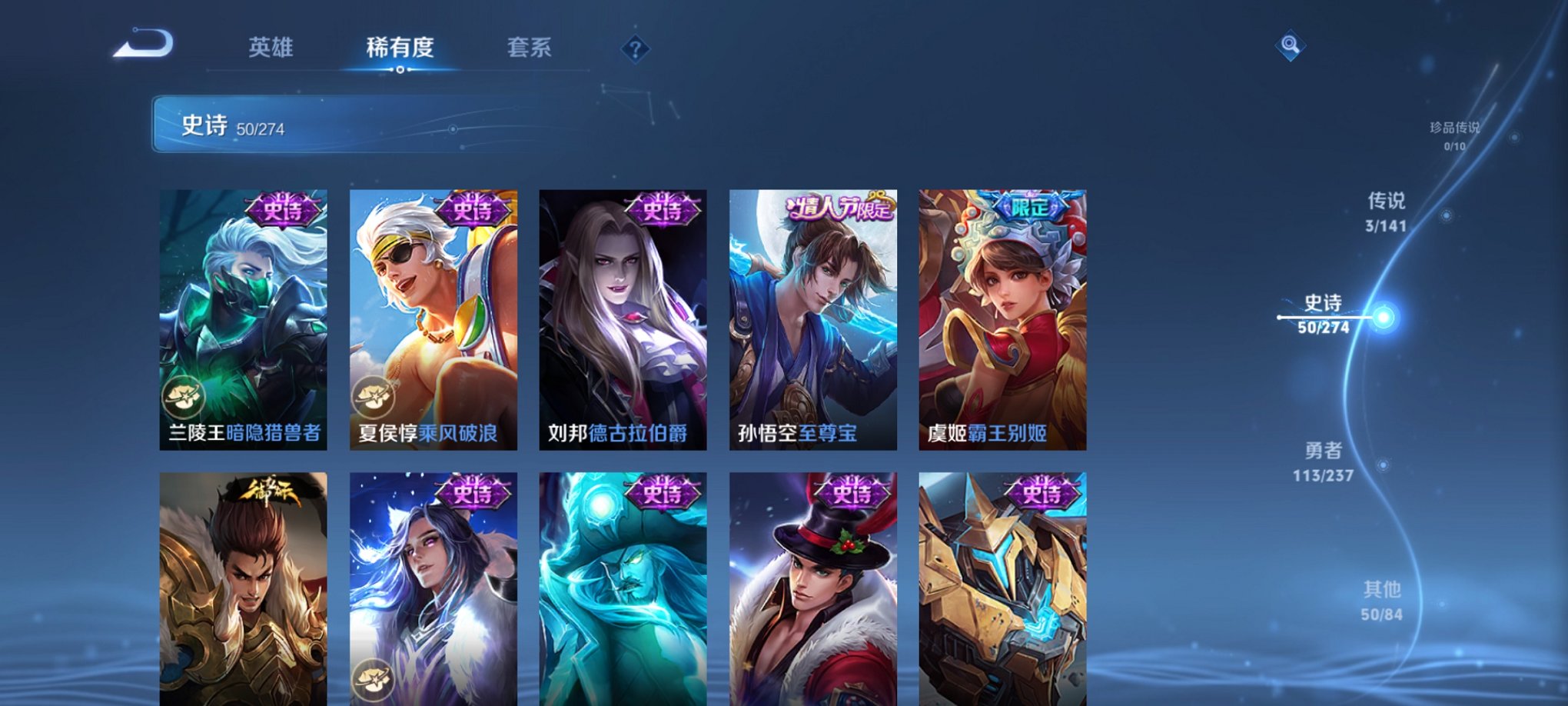Select the 稀有度 tab
1568x706 pixels.
(400, 46)
